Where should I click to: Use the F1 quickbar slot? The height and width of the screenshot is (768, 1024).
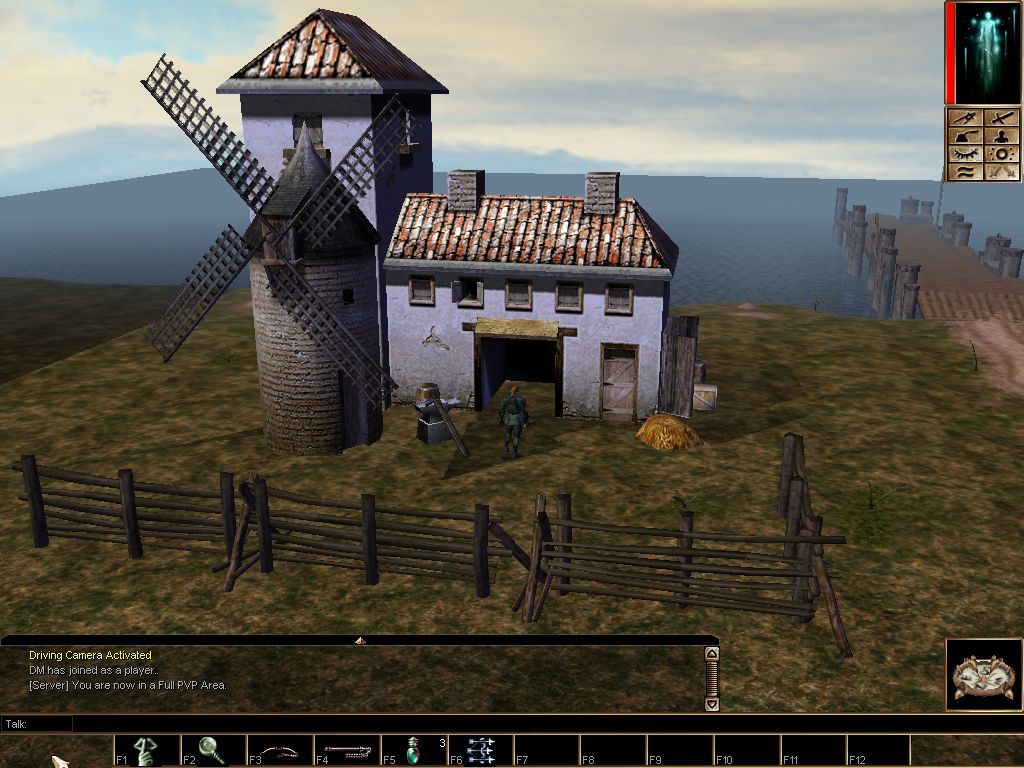pyautogui.click(x=147, y=750)
